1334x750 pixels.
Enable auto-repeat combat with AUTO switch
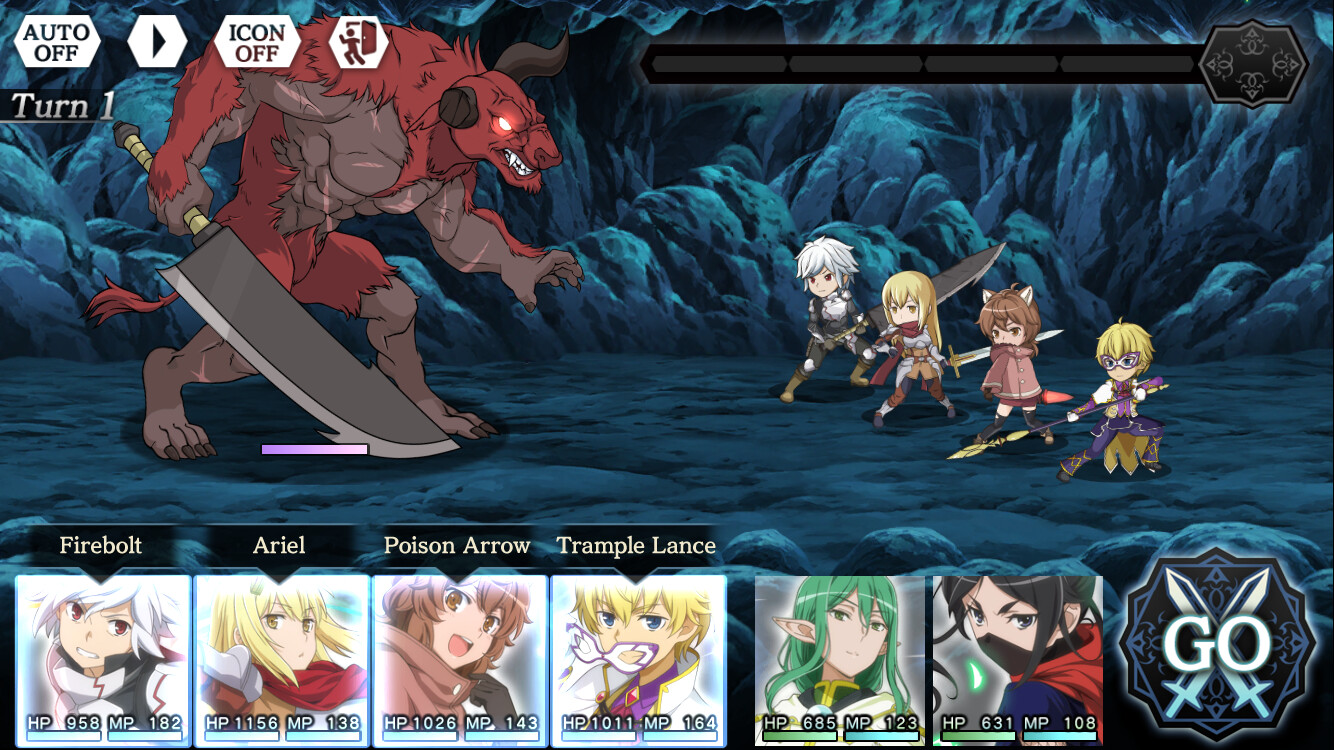point(57,44)
